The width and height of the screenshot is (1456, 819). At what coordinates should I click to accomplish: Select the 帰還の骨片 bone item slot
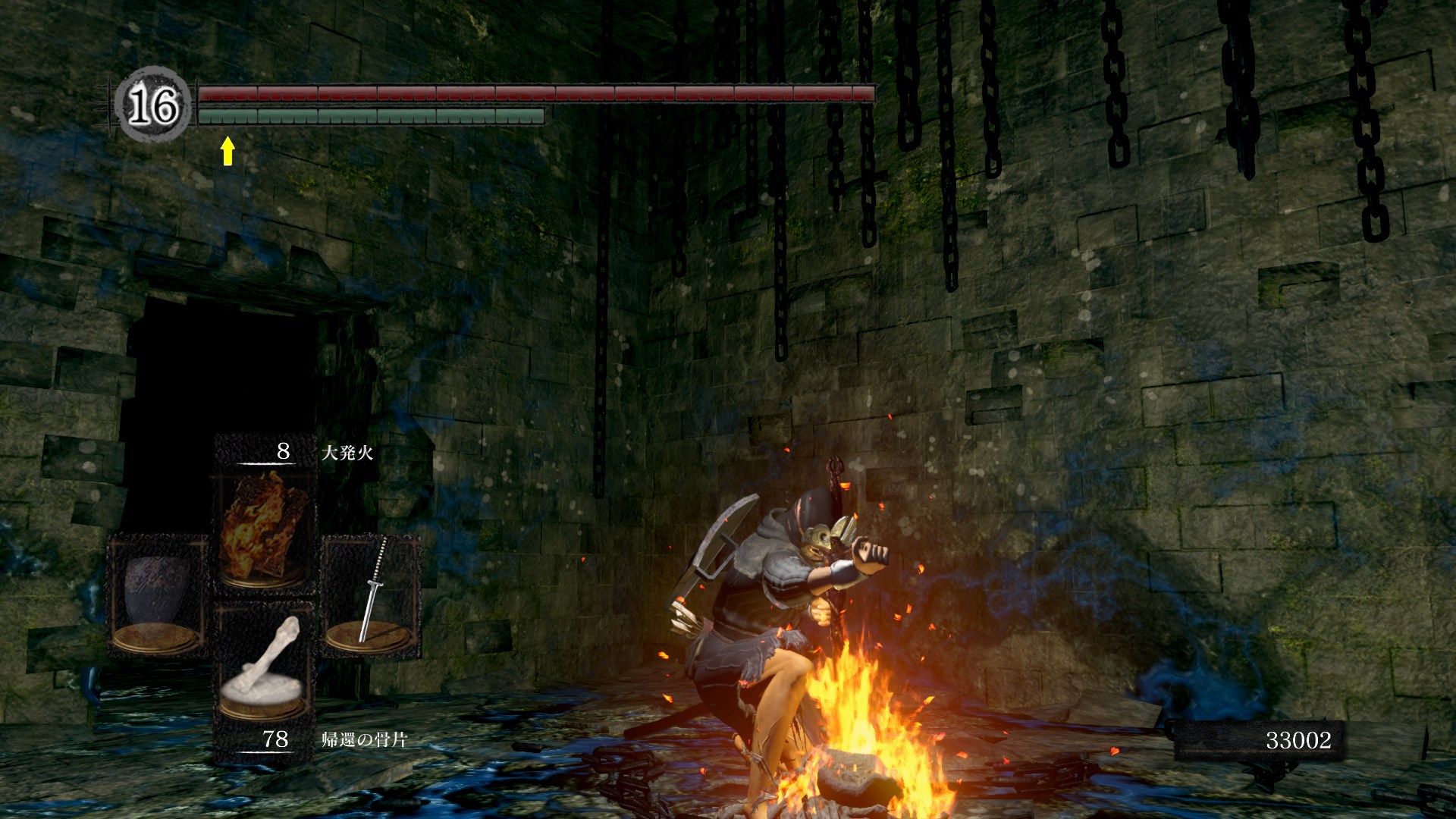click(263, 667)
